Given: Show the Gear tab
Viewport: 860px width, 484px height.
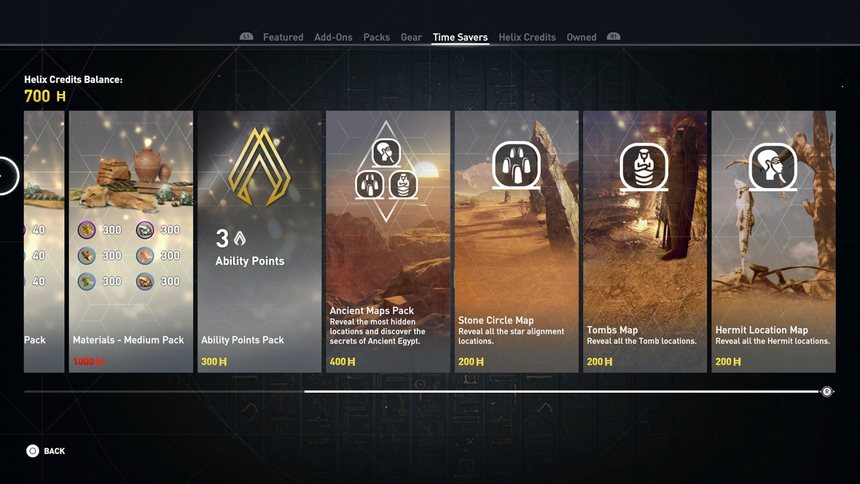Looking at the screenshot, I should click(411, 38).
